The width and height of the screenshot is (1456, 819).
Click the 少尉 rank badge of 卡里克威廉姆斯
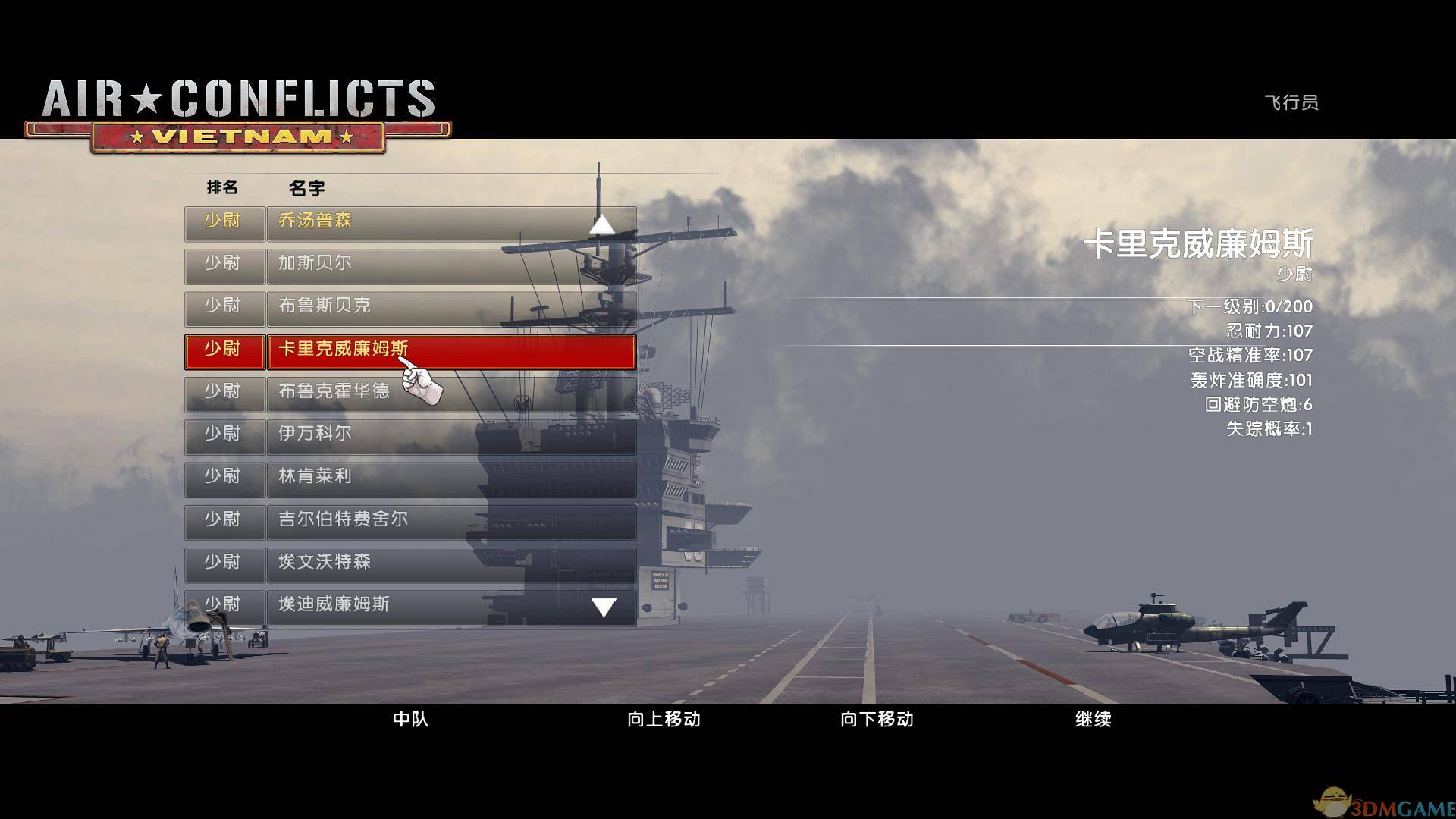click(x=224, y=350)
